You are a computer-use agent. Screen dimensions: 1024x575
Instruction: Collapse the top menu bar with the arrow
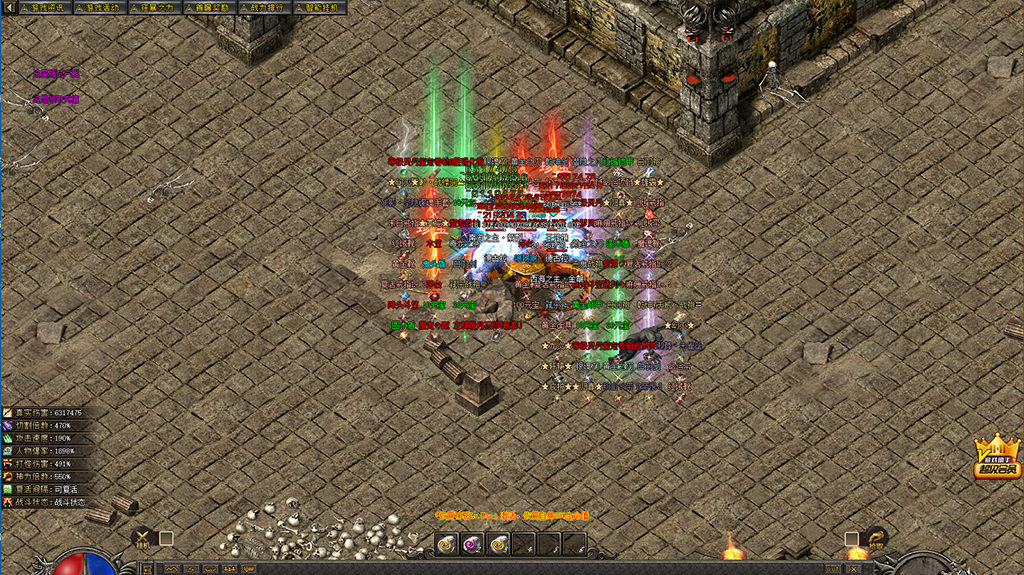[x=9, y=7]
